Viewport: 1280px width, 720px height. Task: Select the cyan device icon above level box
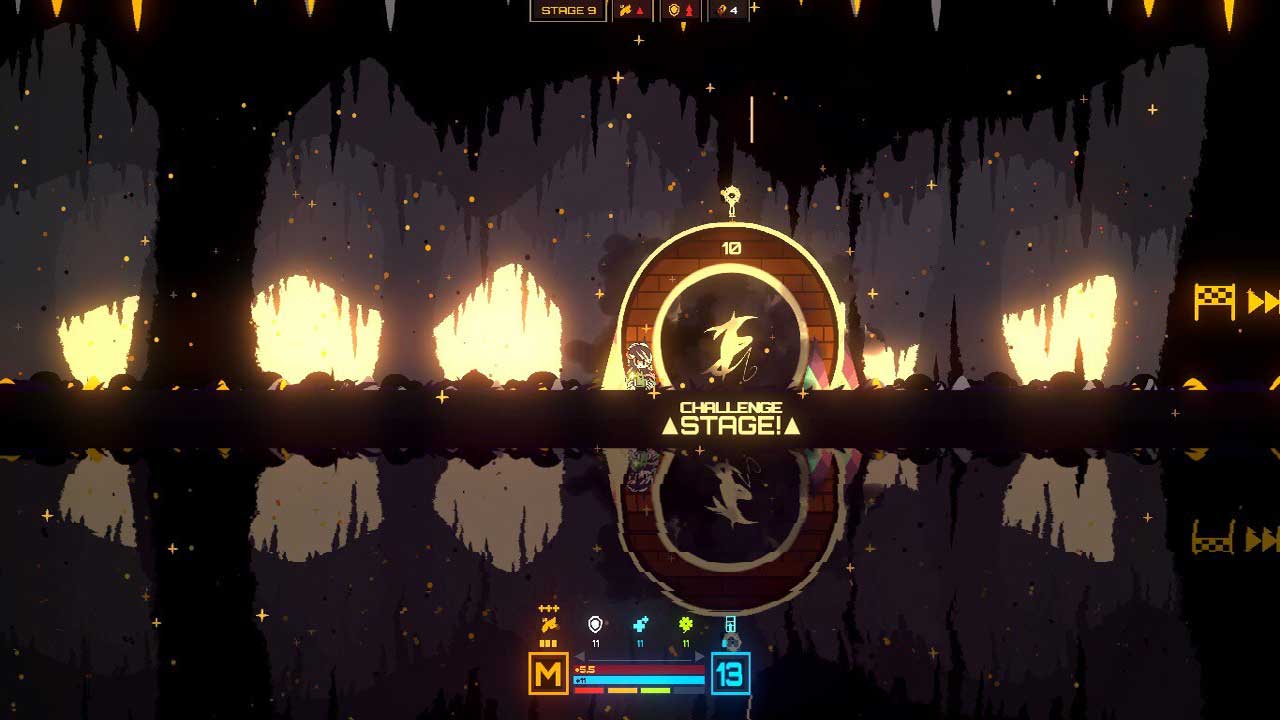[x=731, y=625]
